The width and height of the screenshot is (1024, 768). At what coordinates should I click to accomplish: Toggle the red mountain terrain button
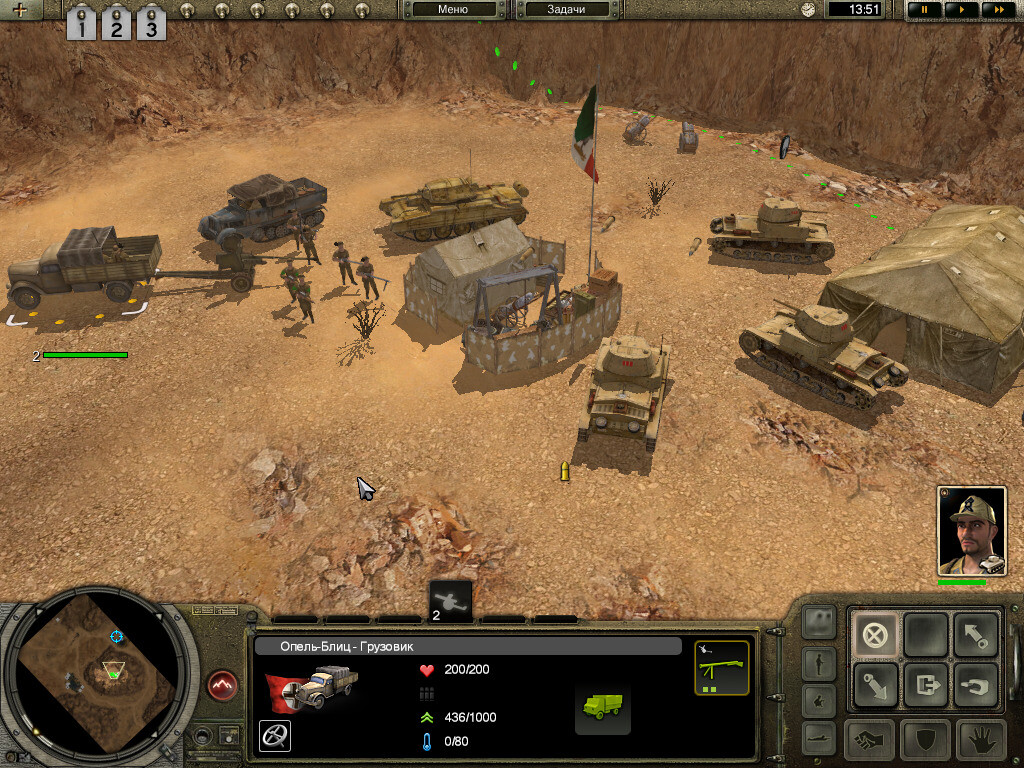click(x=223, y=686)
